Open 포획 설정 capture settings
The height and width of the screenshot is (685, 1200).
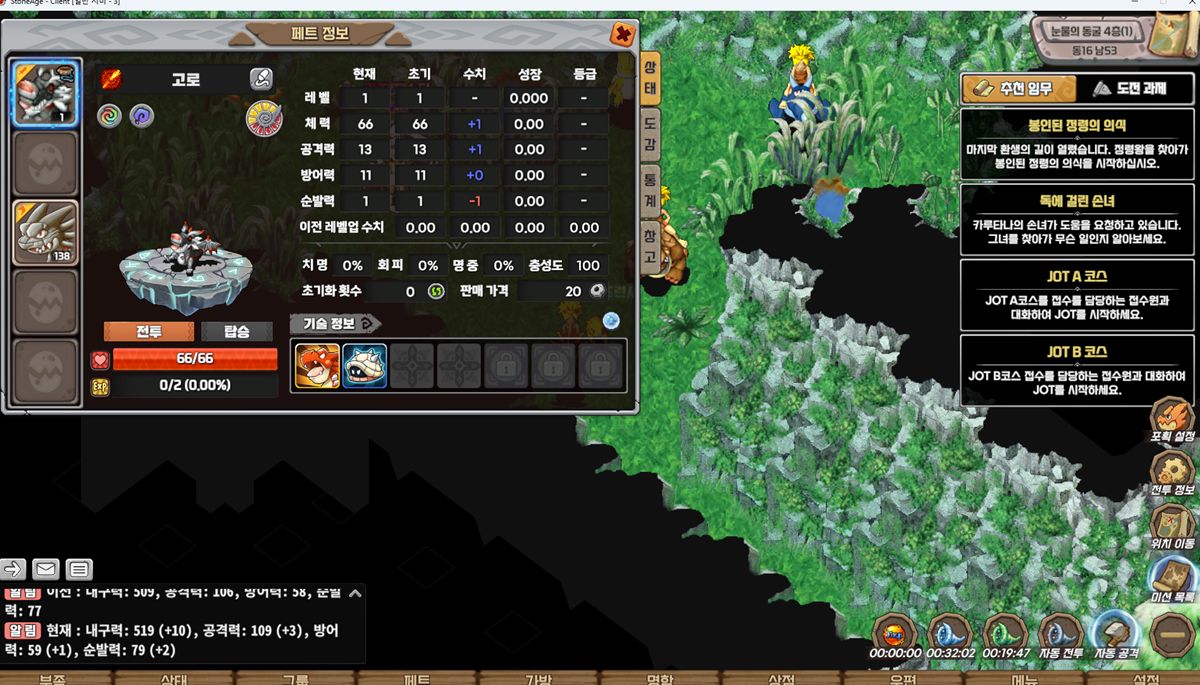[x=1172, y=420]
